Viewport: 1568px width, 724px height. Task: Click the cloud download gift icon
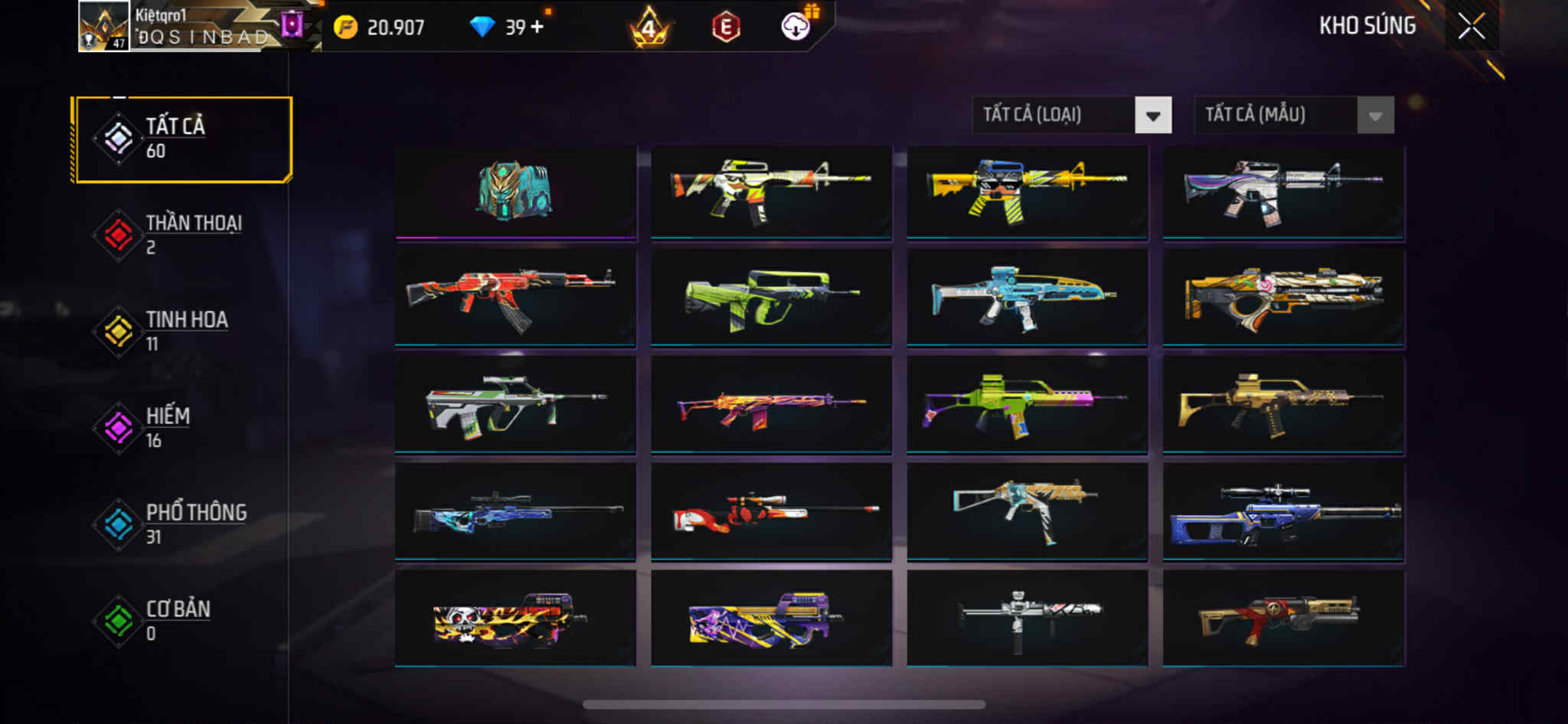click(x=797, y=27)
